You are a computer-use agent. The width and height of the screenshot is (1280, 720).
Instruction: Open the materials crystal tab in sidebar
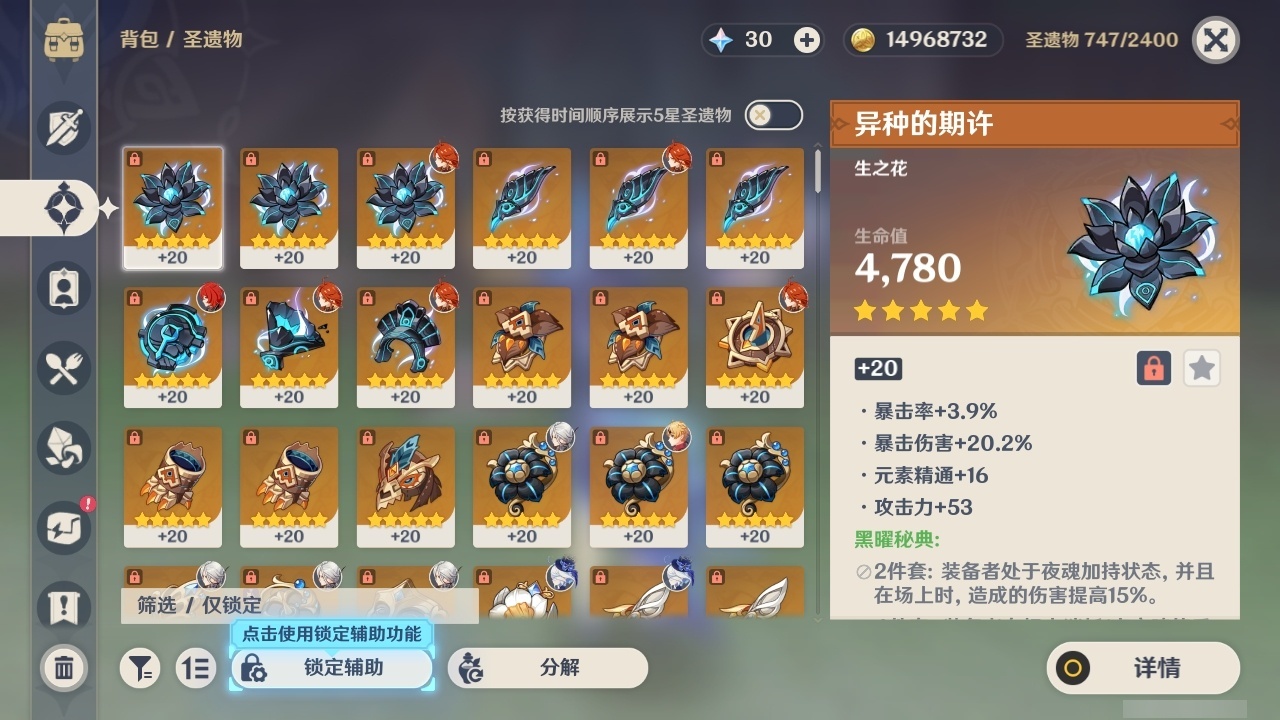pos(62,448)
